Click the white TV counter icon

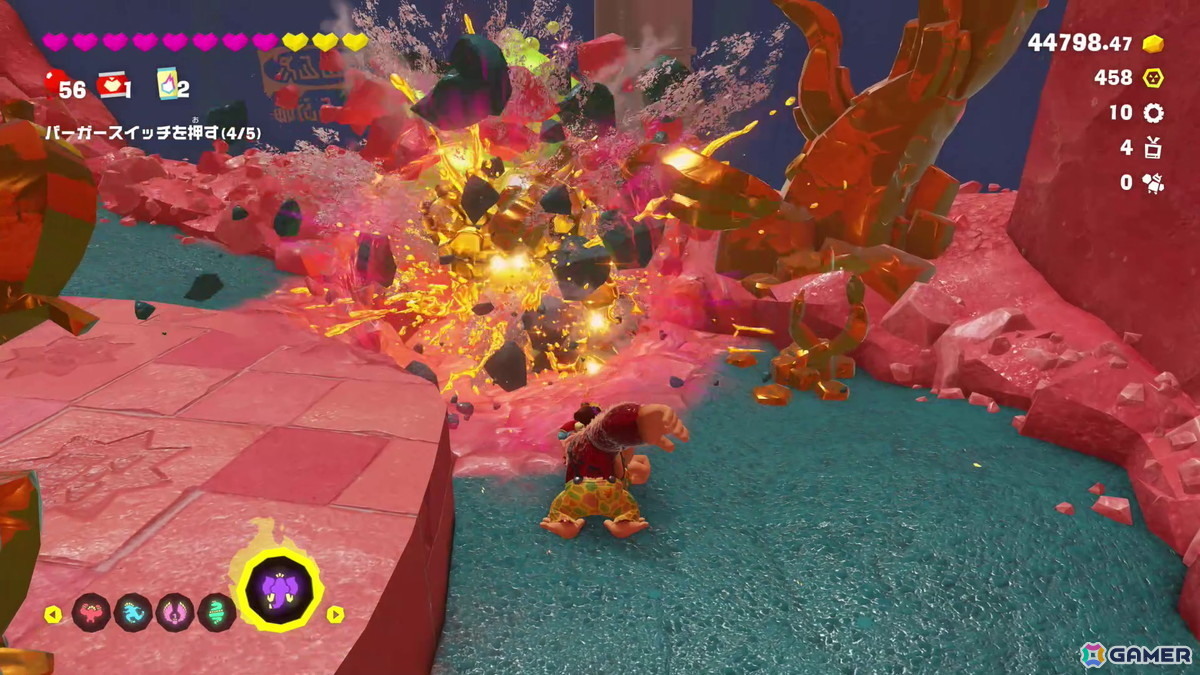click(1153, 148)
